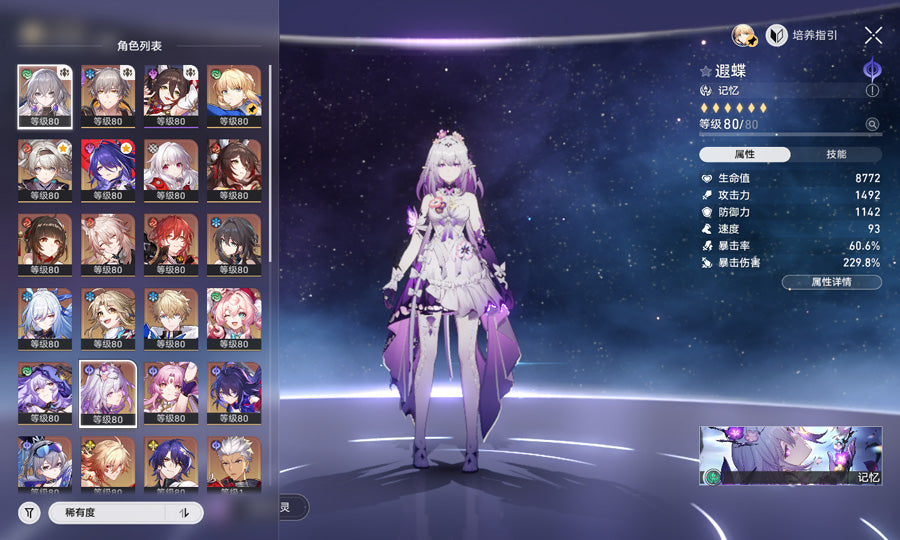
Task: Open the info icon beside the 记忆 path
Action: pyautogui.click(x=872, y=90)
